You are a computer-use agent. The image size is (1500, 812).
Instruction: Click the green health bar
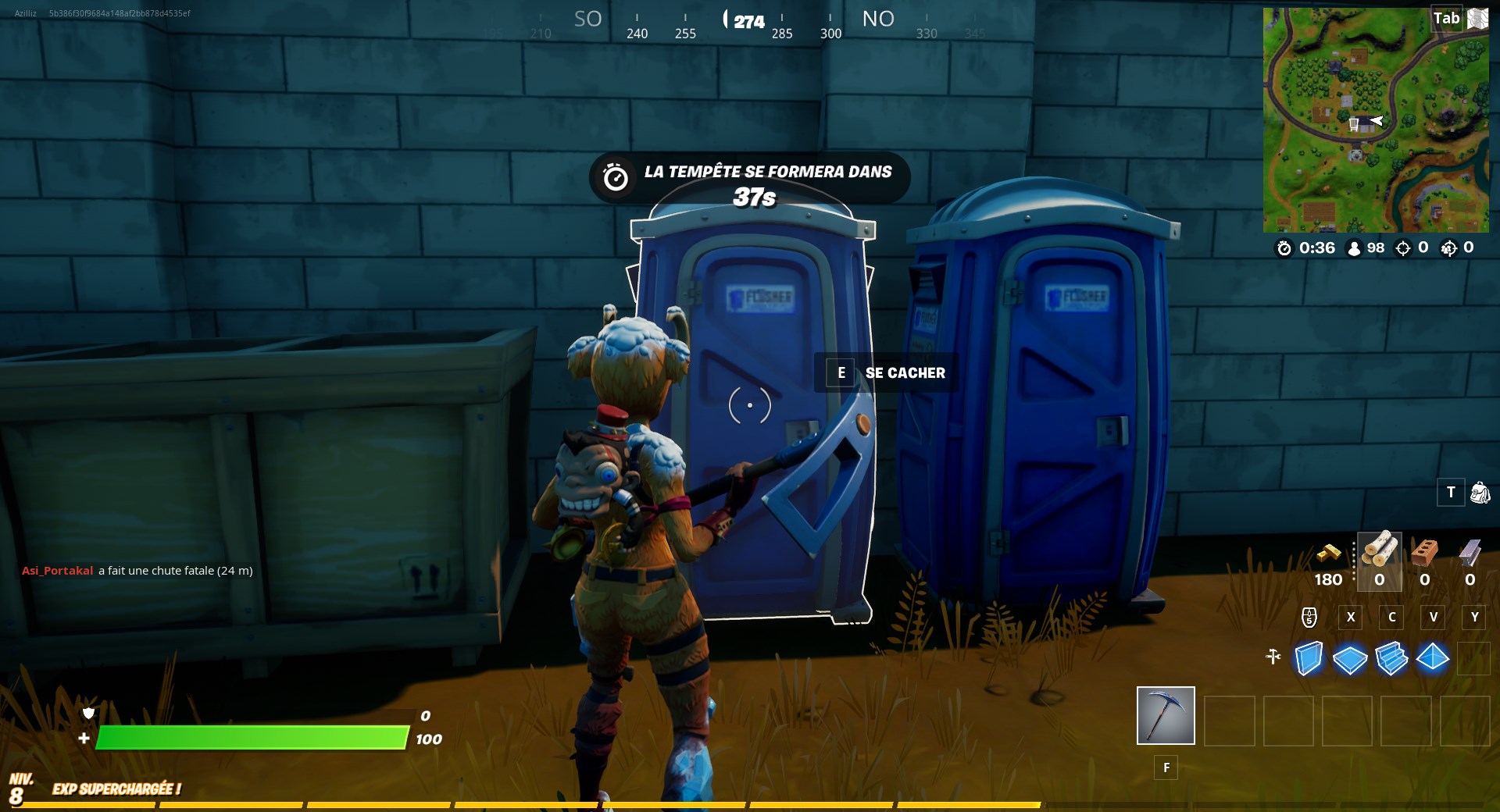tap(250, 736)
